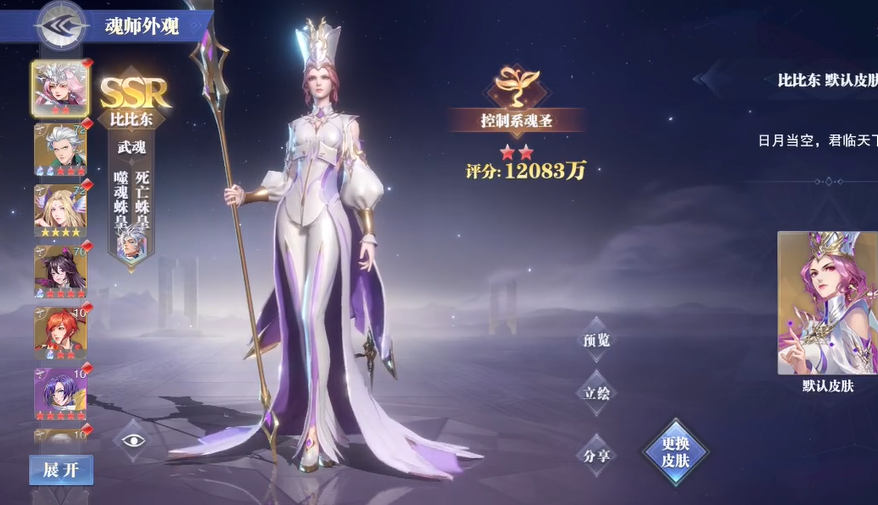This screenshot has height=505, width=878.
Task: Expand the character list with 展开
Action: tap(60, 470)
